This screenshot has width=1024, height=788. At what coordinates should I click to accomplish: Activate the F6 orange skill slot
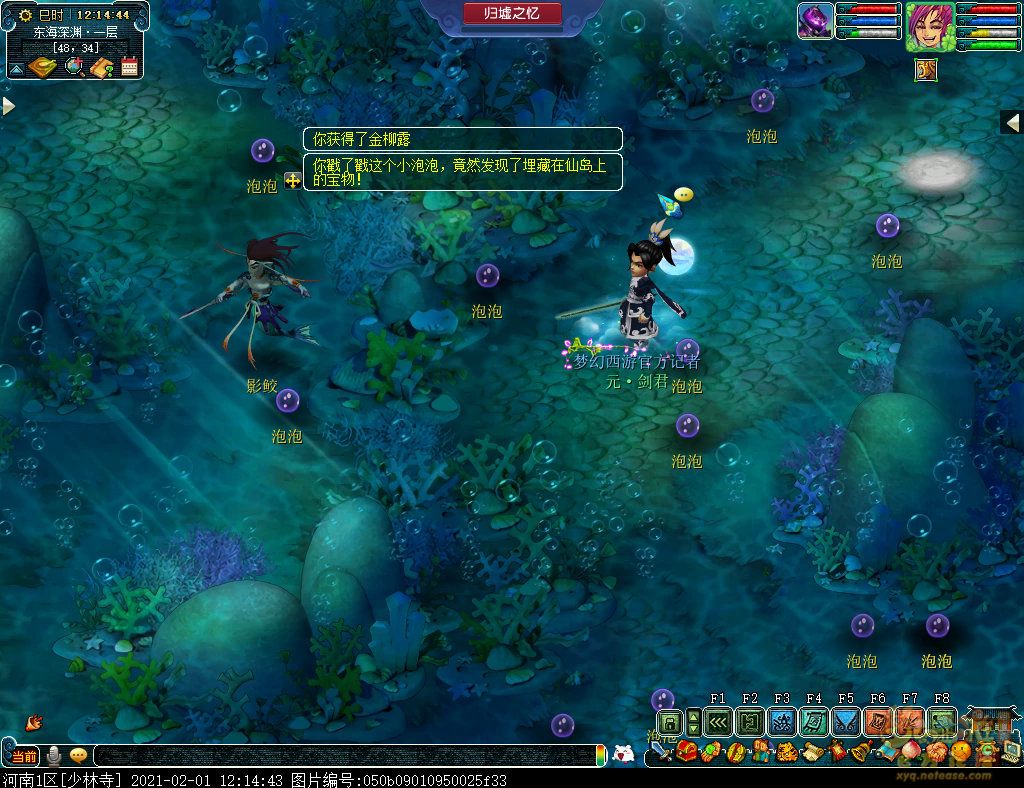coord(878,722)
